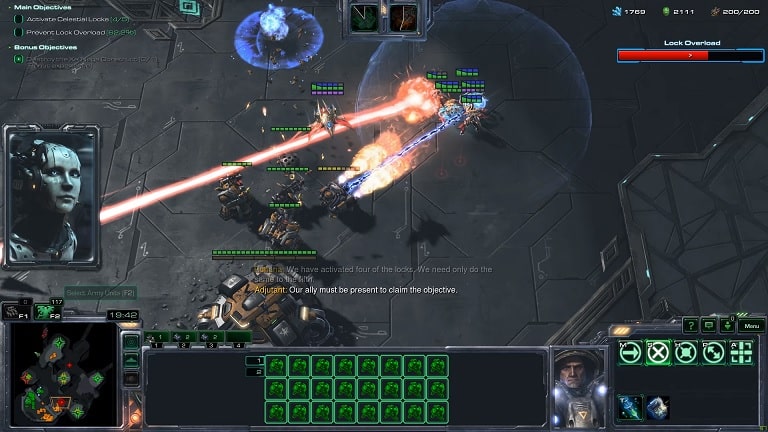
Task: Click the Adjutant portrait on the left
Action: (x=50, y=196)
